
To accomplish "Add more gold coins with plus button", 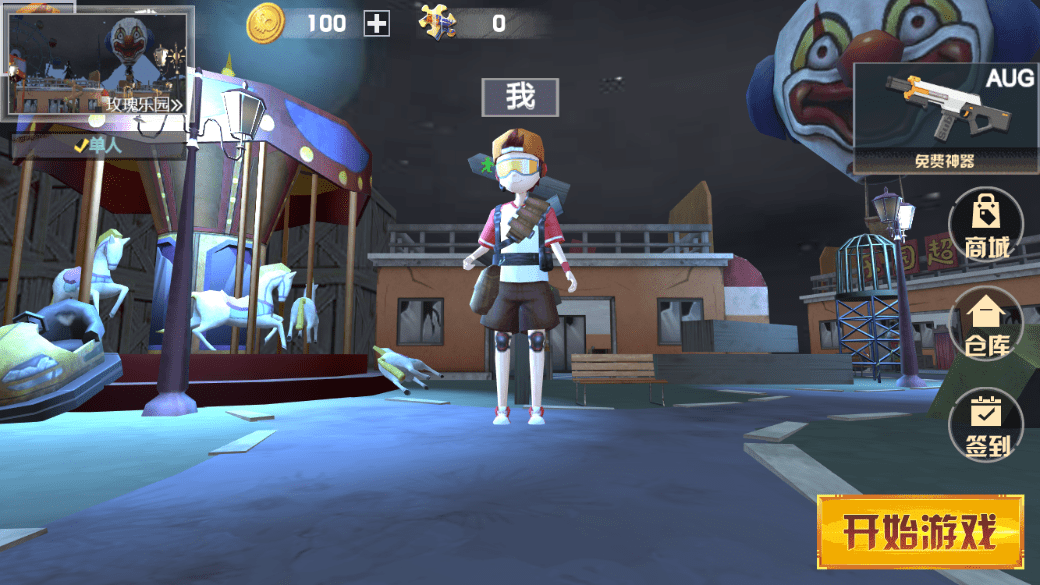I will coord(377,23).
